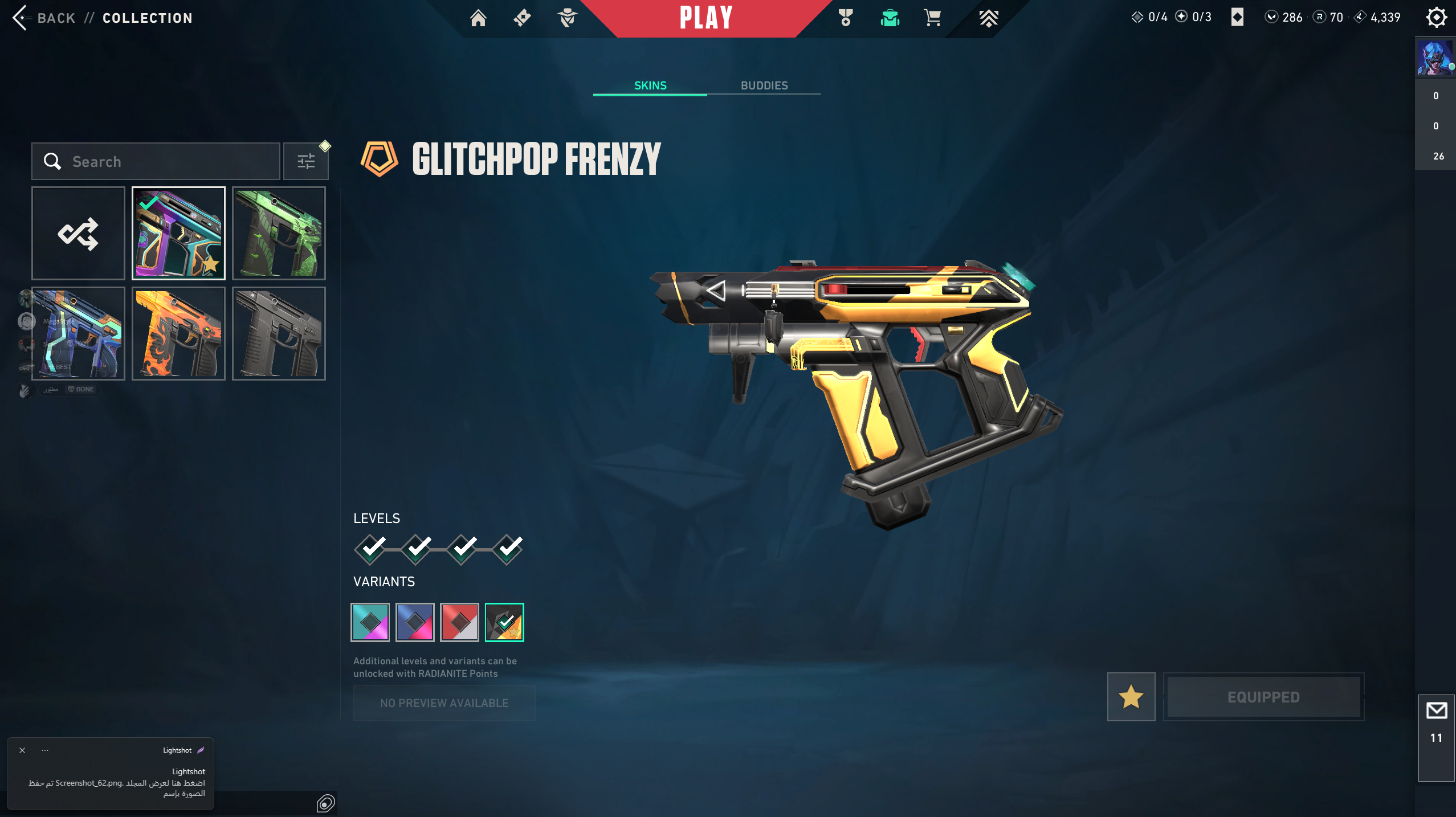Viewport: 1456px width, 817px height.
Task: Open the store shopping cart
Action: point(932,18)
